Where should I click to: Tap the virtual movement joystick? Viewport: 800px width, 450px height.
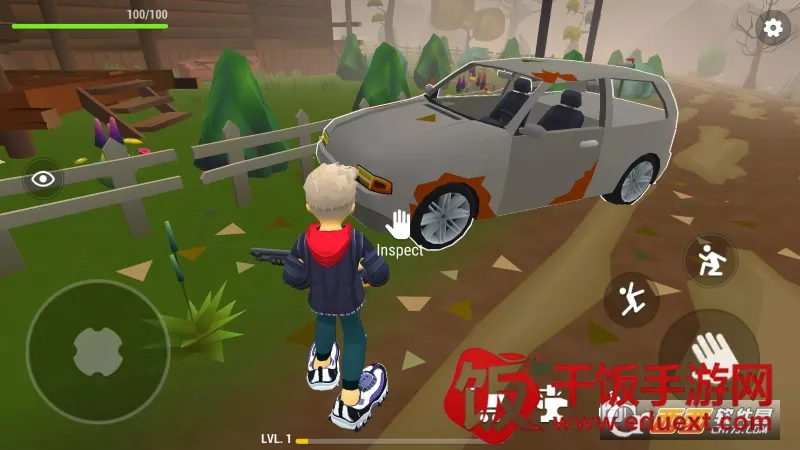(97, 351)
